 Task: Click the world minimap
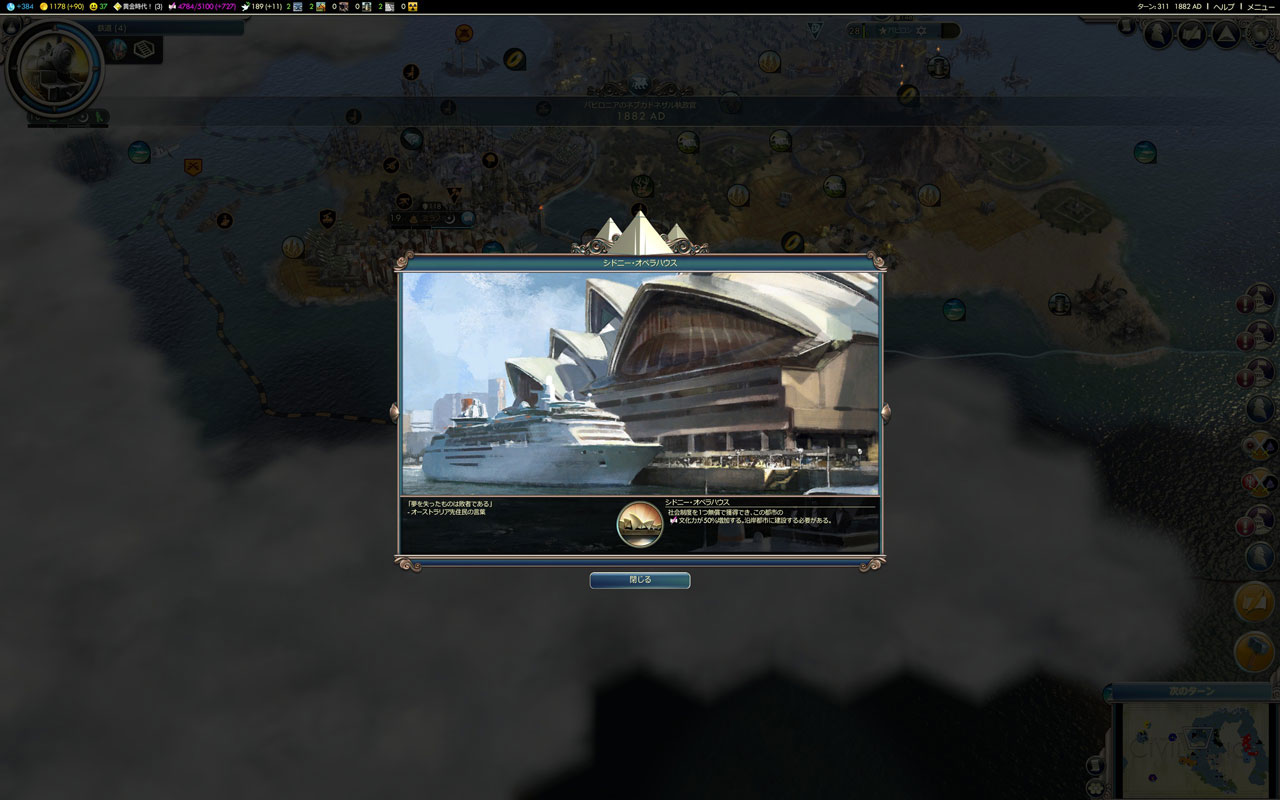click(1193, 749)
